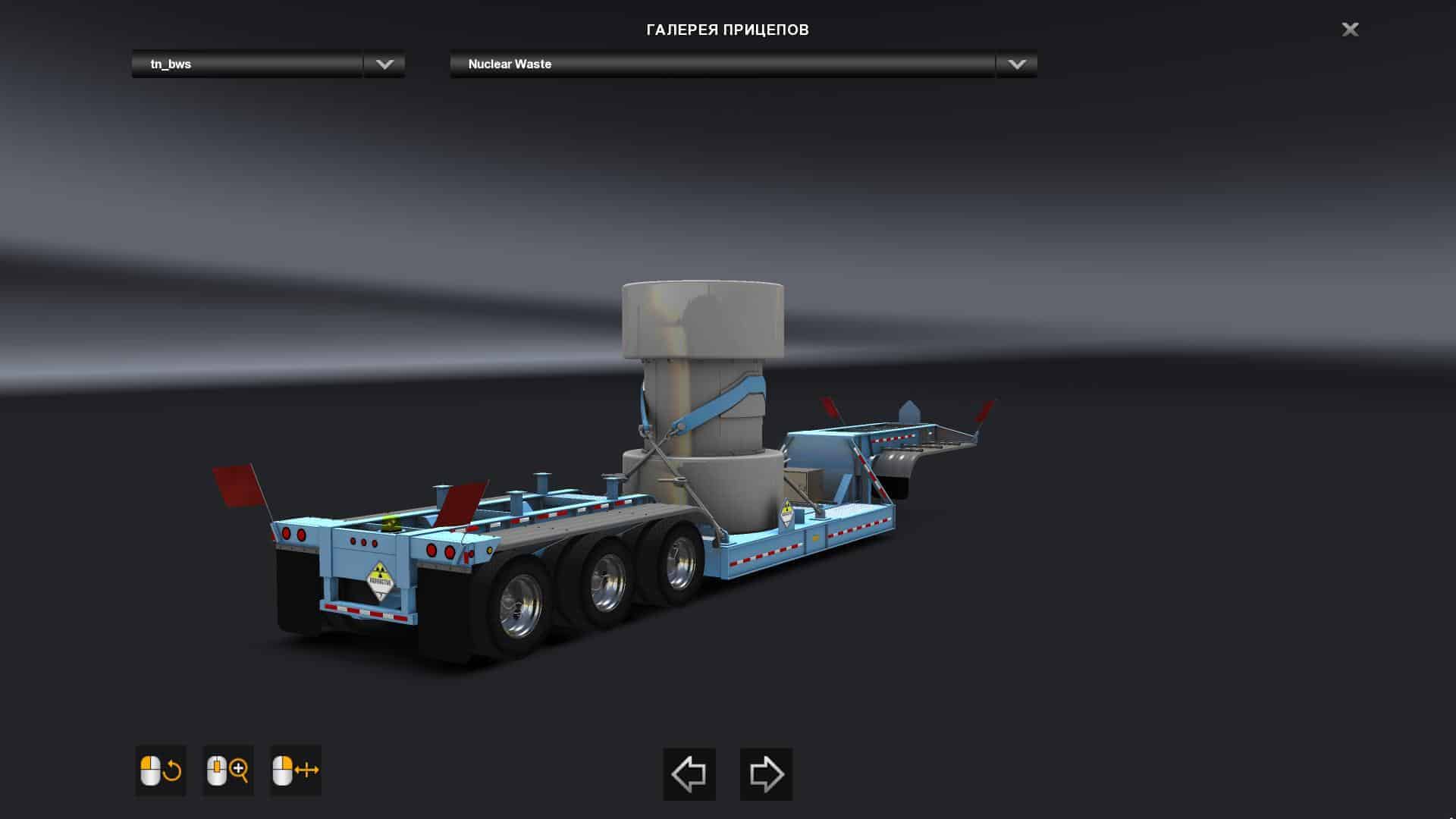Viewport: 1456px width, 819px height.
Task: Show the previous trailer with left arrow
Action: 689,774
